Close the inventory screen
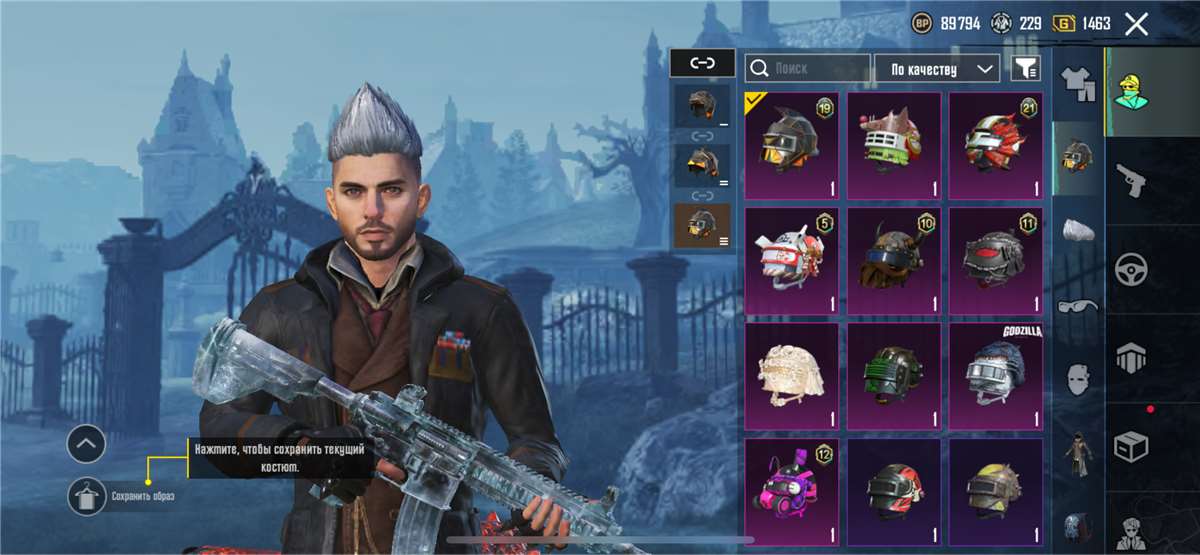Image resolution: width=1200 pixels, height=555 pixels. [1136, 24]
